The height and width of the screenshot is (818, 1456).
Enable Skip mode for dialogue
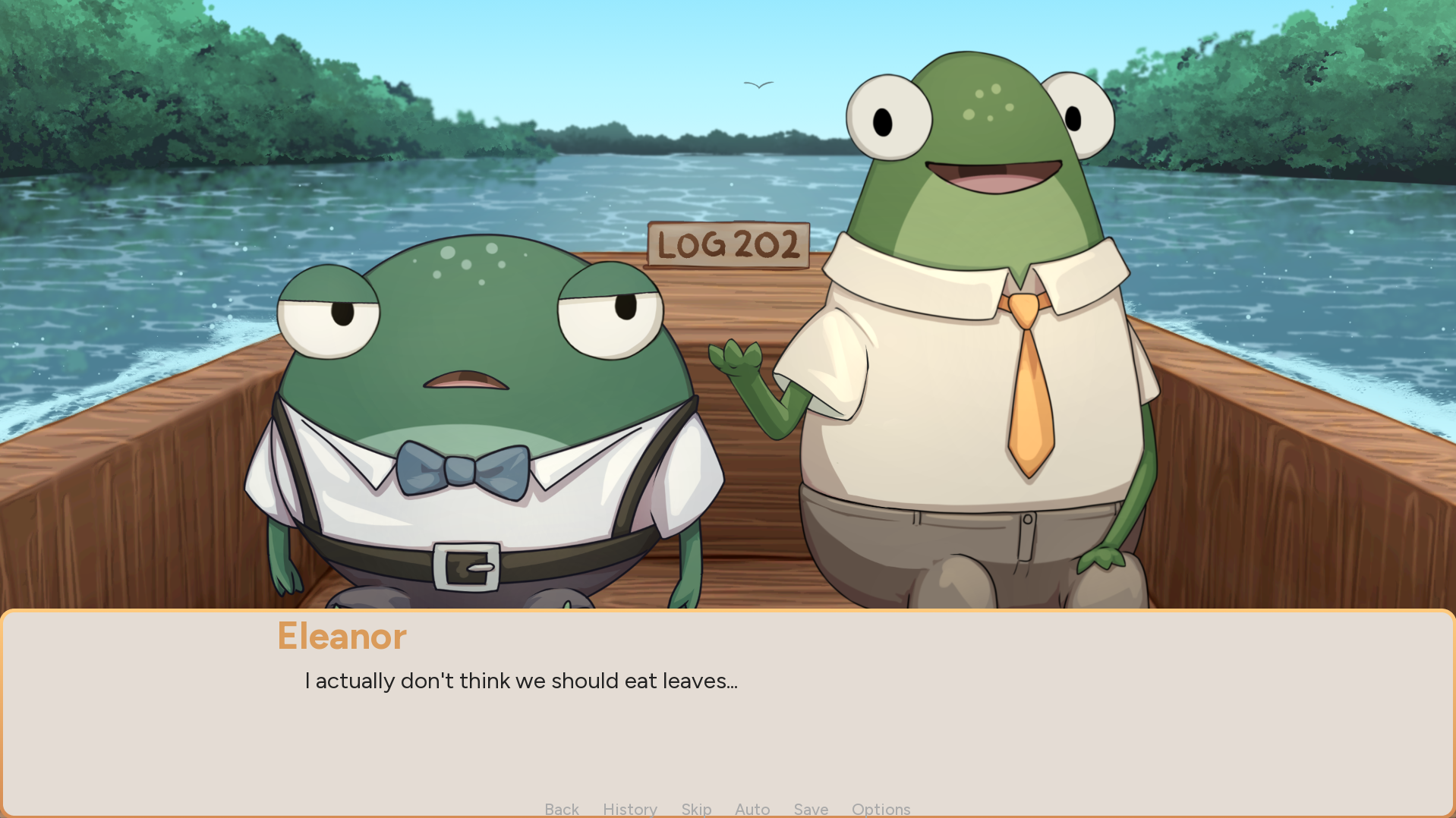click(695, 809)
